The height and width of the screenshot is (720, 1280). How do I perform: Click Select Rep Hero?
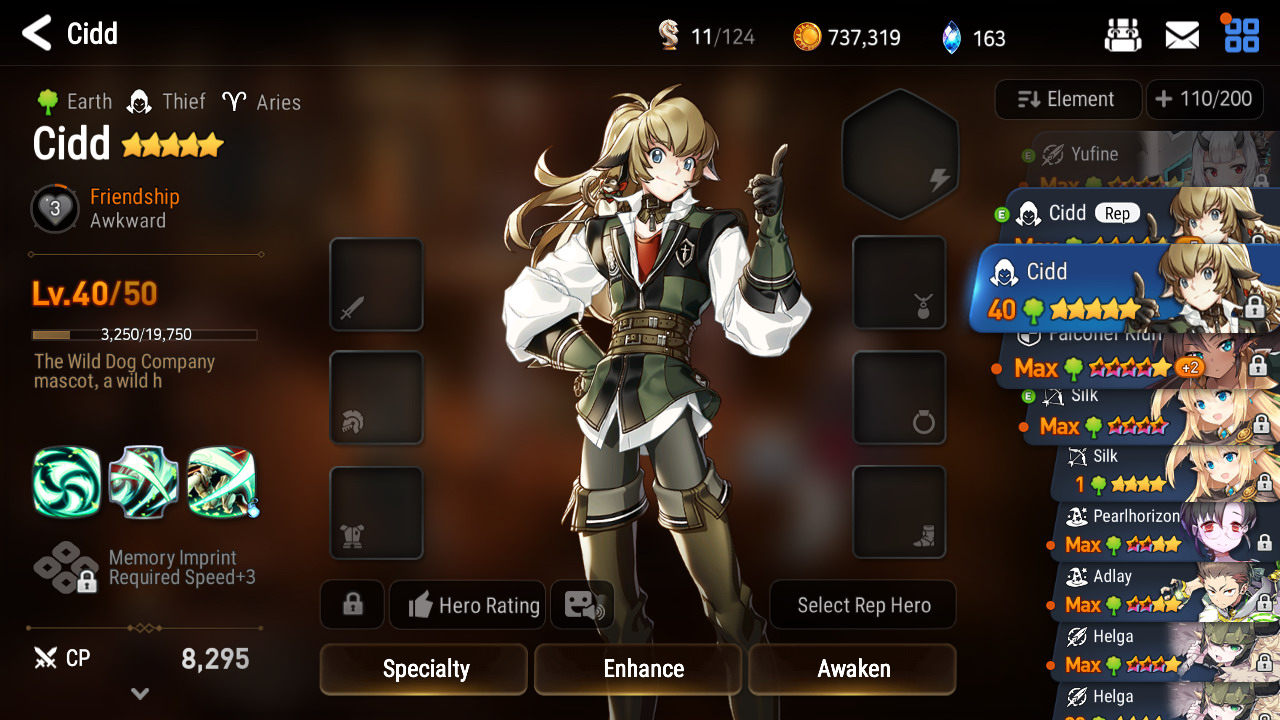(x=863, y=605)
